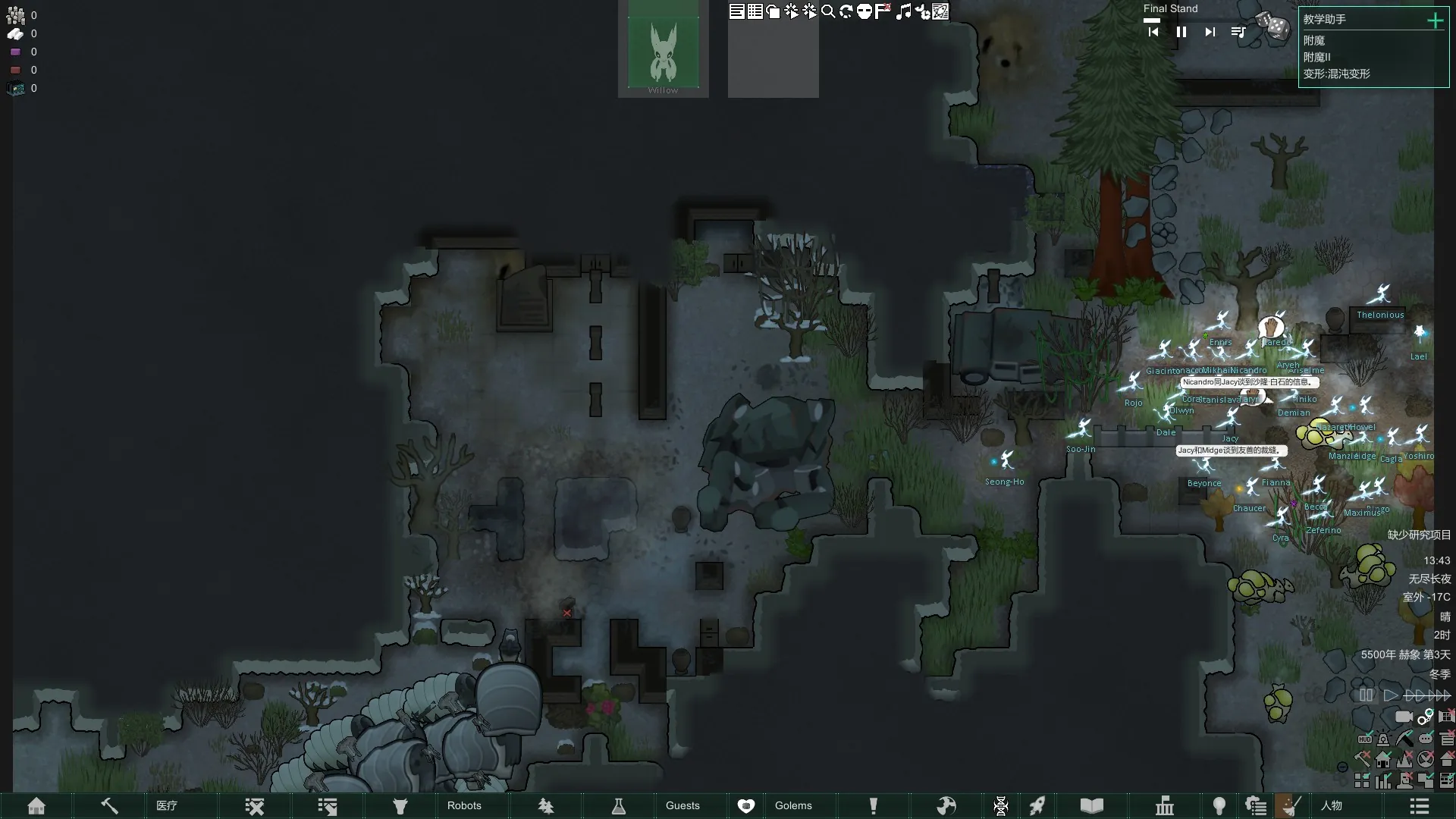The width and height of the screenshot is (1456, 819).
Task: Open the Robots tab
Action: coord(464,805)
